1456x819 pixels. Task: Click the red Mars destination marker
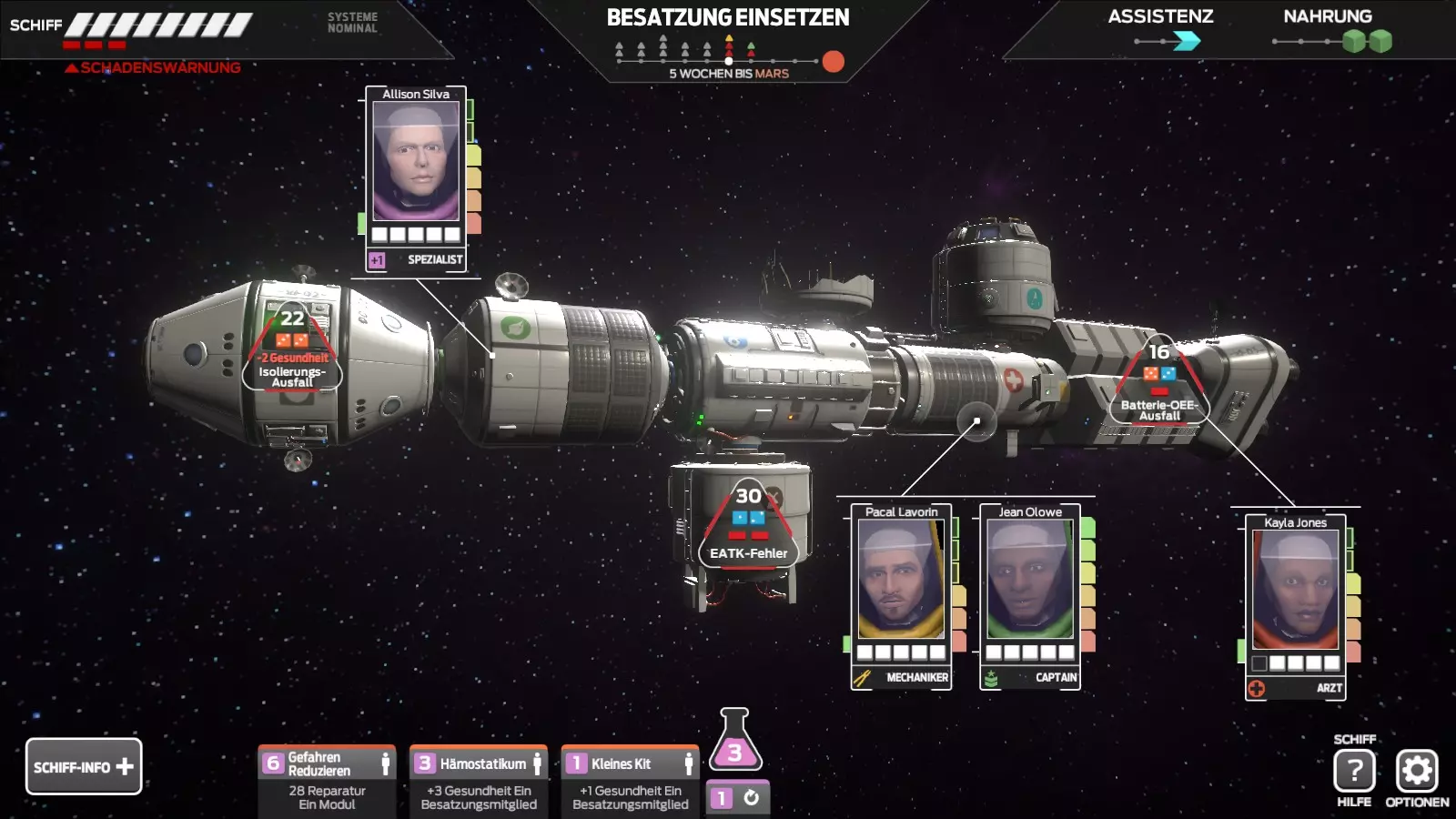pyautogui.click(x=833, y=61)
